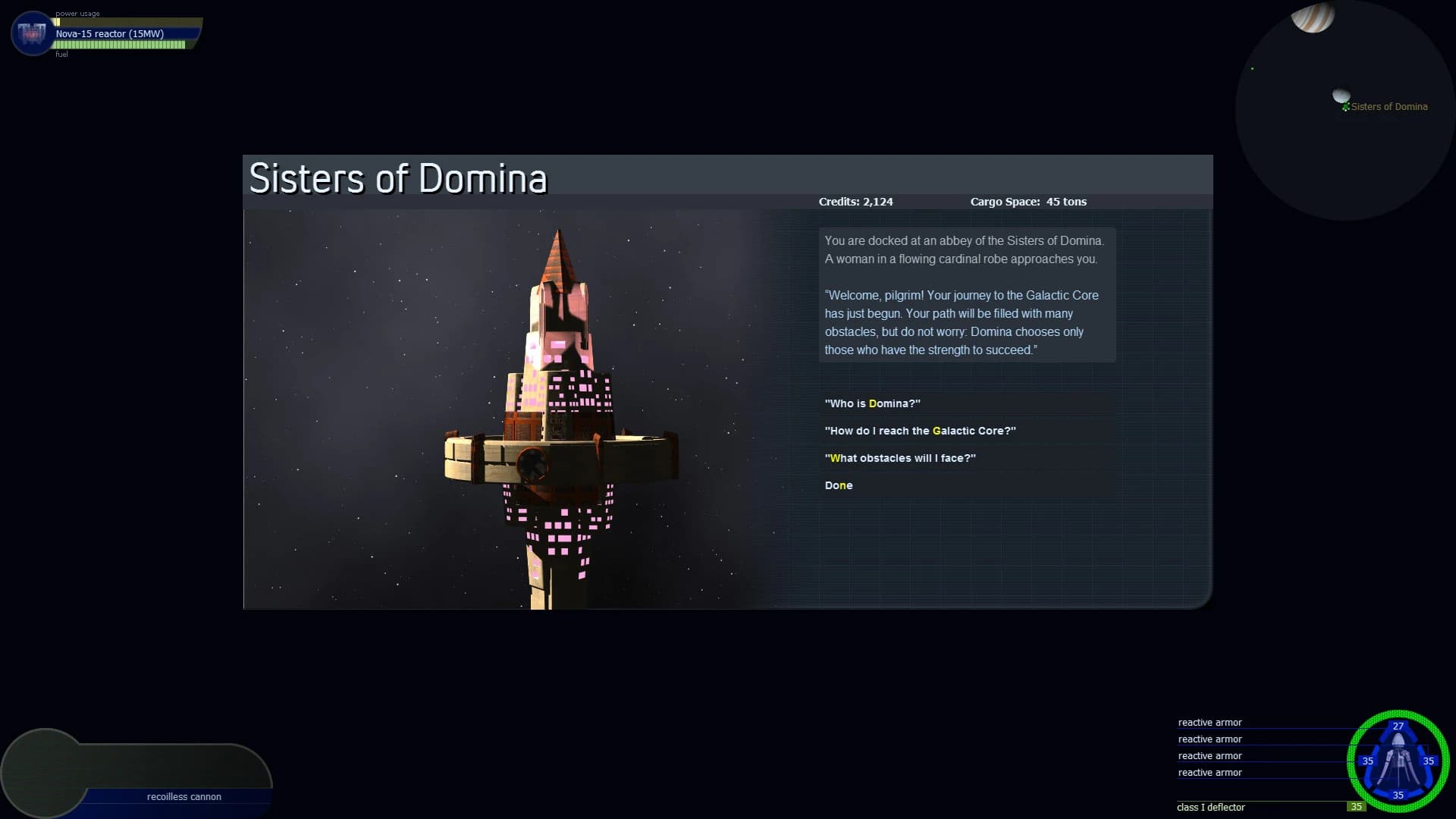Image resolution: width=1456 pixels, height=819 pixels.
Task: Open "What obstacles will I face?" dialog option
Action: [900, 458]
